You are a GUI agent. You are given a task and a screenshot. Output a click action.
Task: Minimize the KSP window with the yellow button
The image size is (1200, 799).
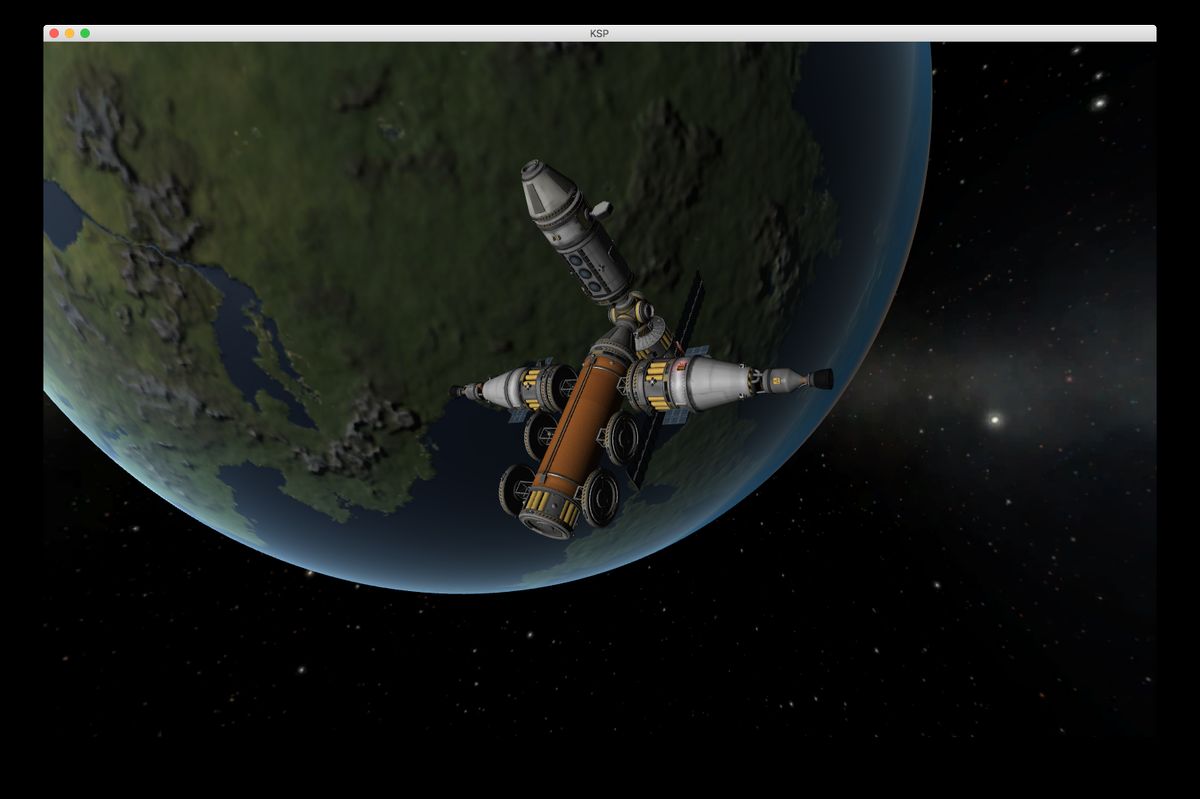tap(70, 33)
